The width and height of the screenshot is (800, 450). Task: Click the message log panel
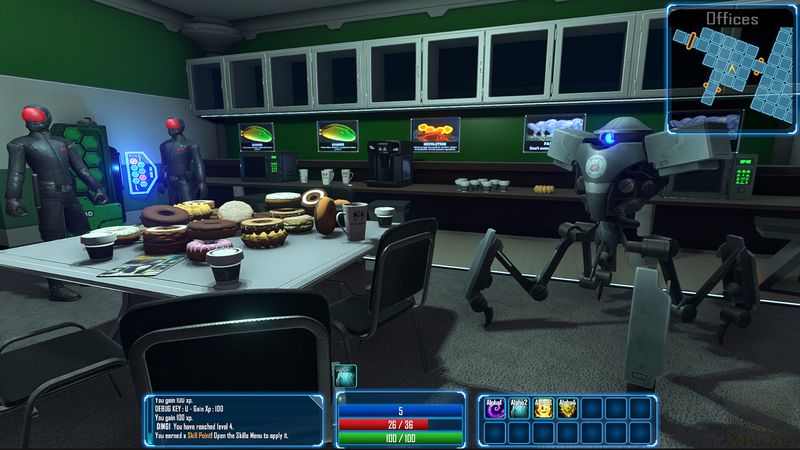click(233, 418)
